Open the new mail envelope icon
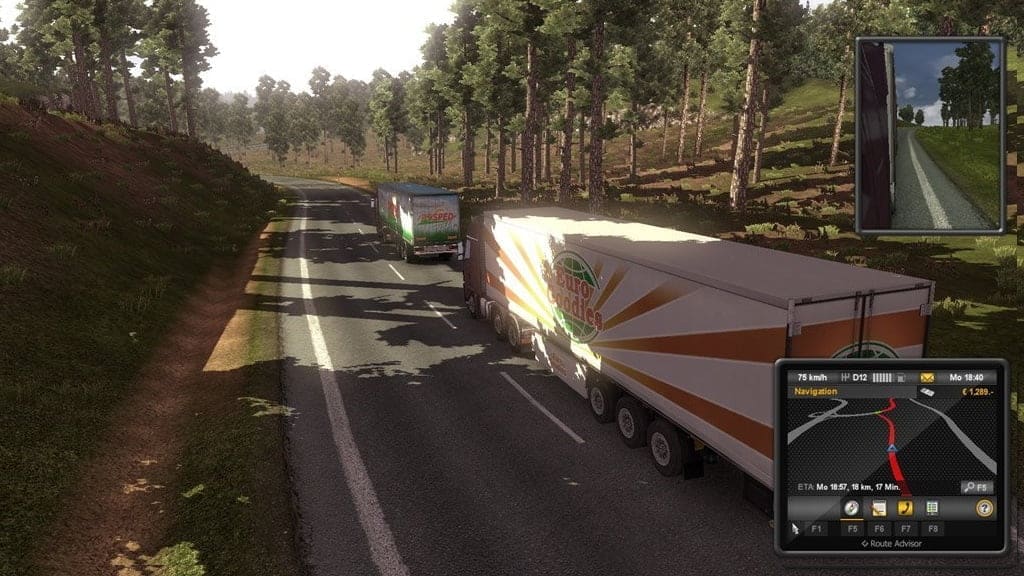This screenshot has width=1024, height=576. (927, 377)
